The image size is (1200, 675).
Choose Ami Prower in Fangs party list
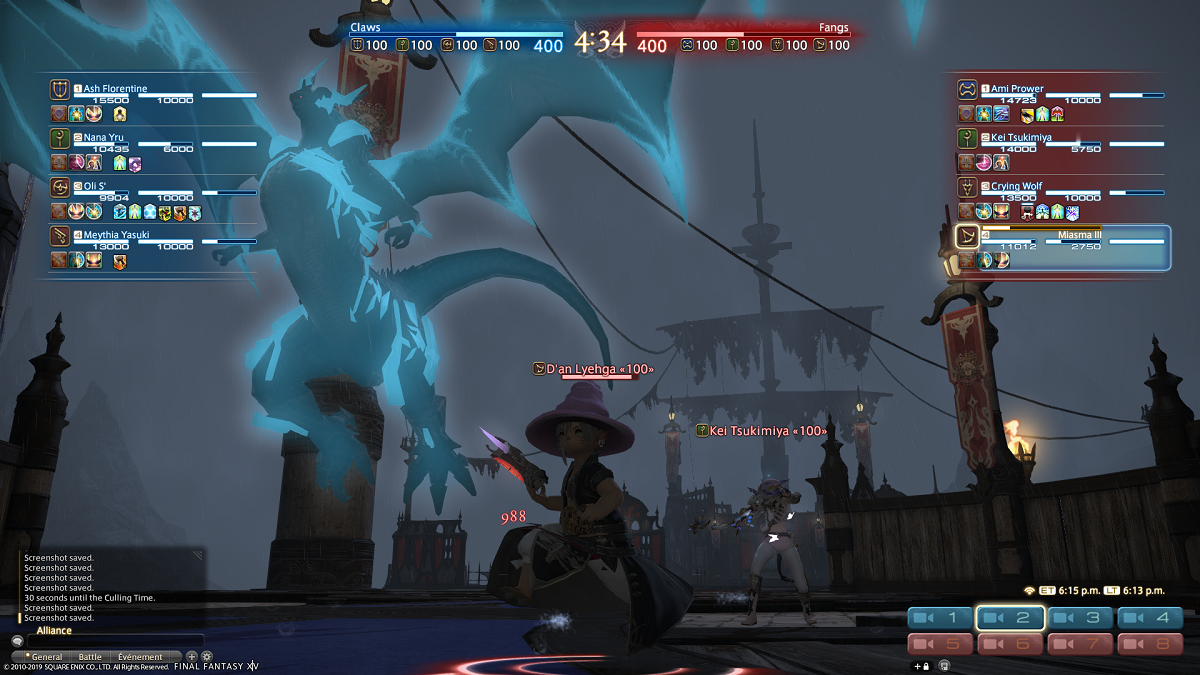[1017, 89]
